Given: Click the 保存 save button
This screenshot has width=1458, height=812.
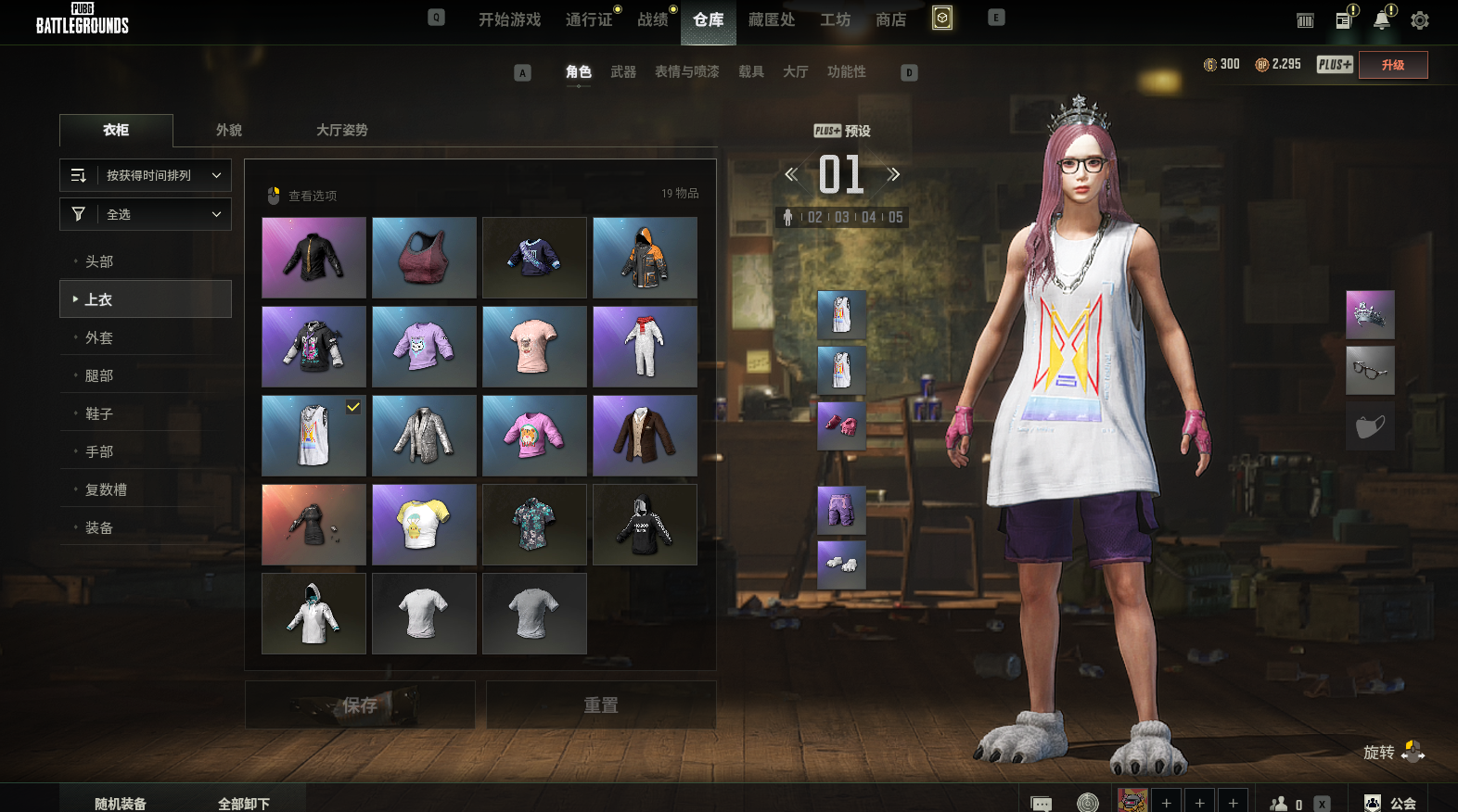Looking at the screenshot, I should 360,705.
